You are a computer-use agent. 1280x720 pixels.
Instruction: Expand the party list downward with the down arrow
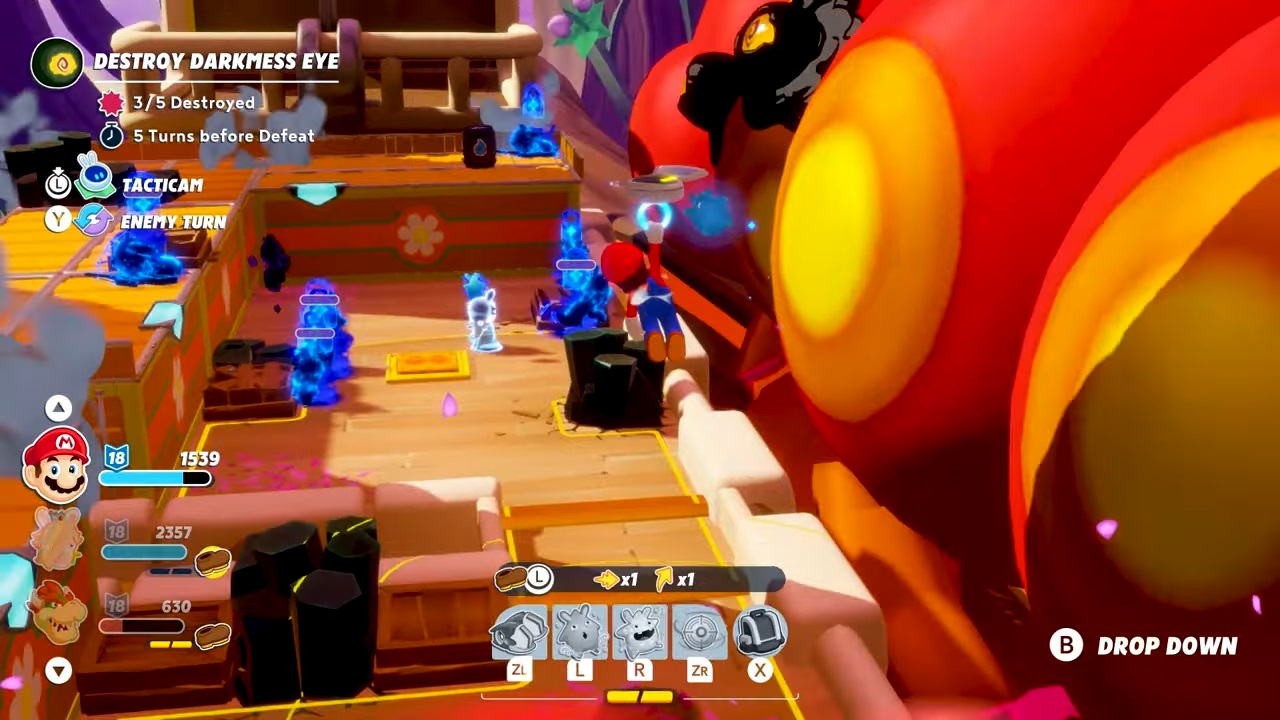point(58,671)
